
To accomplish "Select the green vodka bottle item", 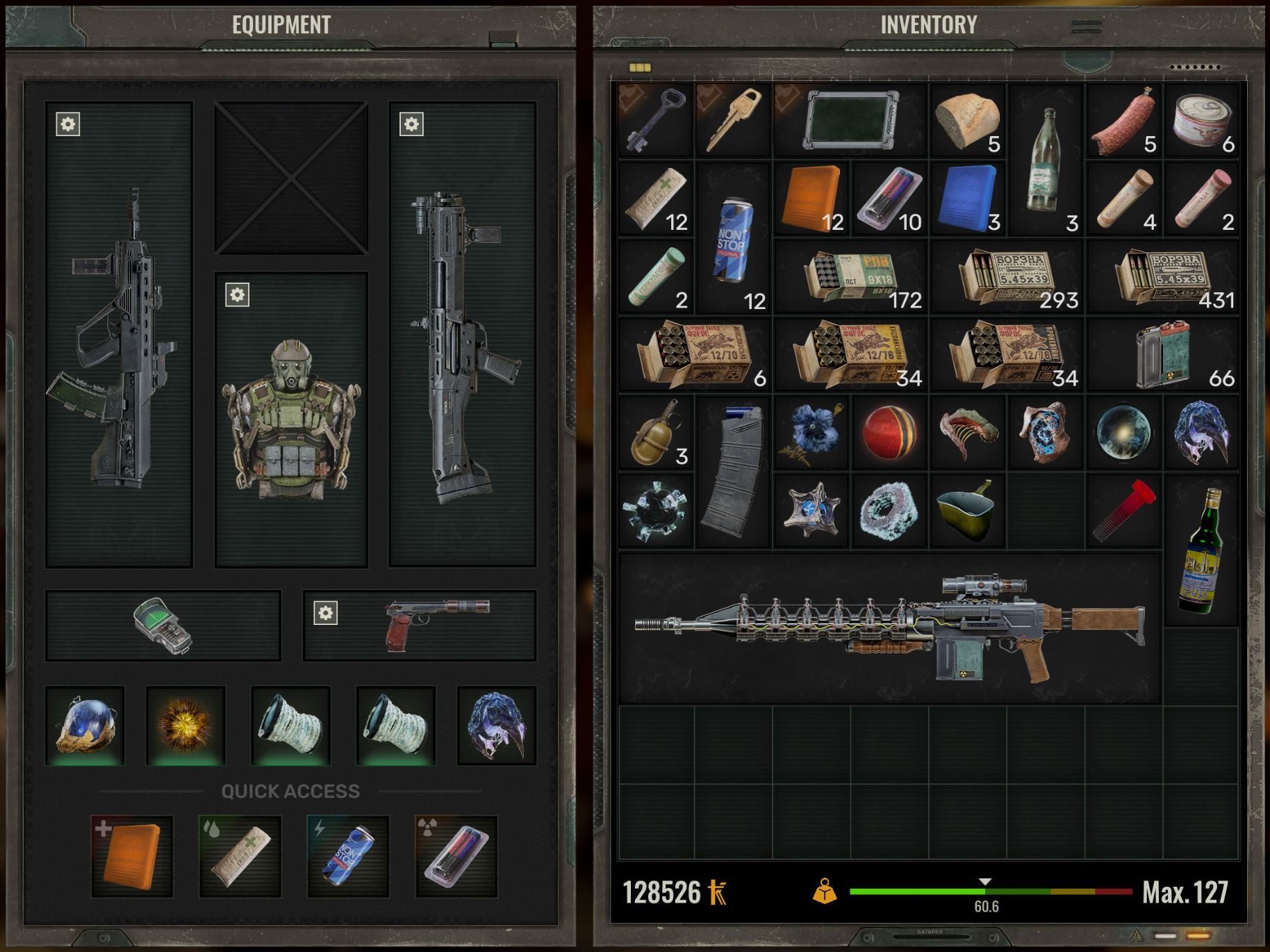I will (1202, 552).
